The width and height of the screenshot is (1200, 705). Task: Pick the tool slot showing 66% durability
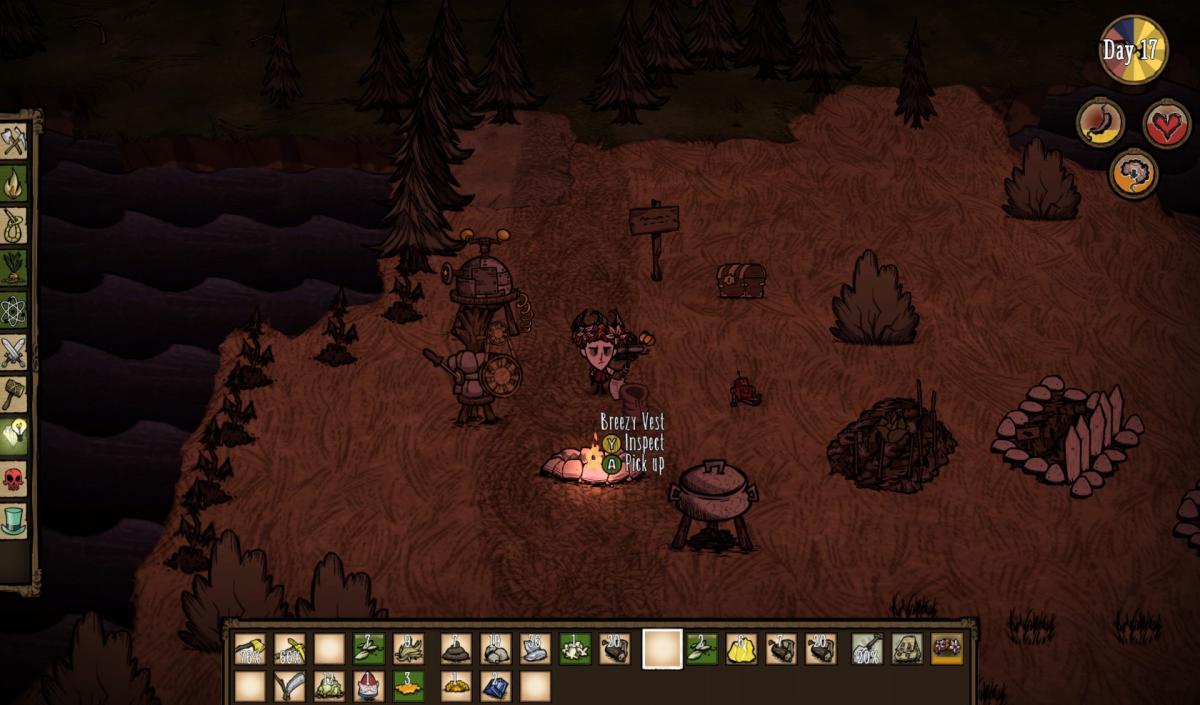290,649
